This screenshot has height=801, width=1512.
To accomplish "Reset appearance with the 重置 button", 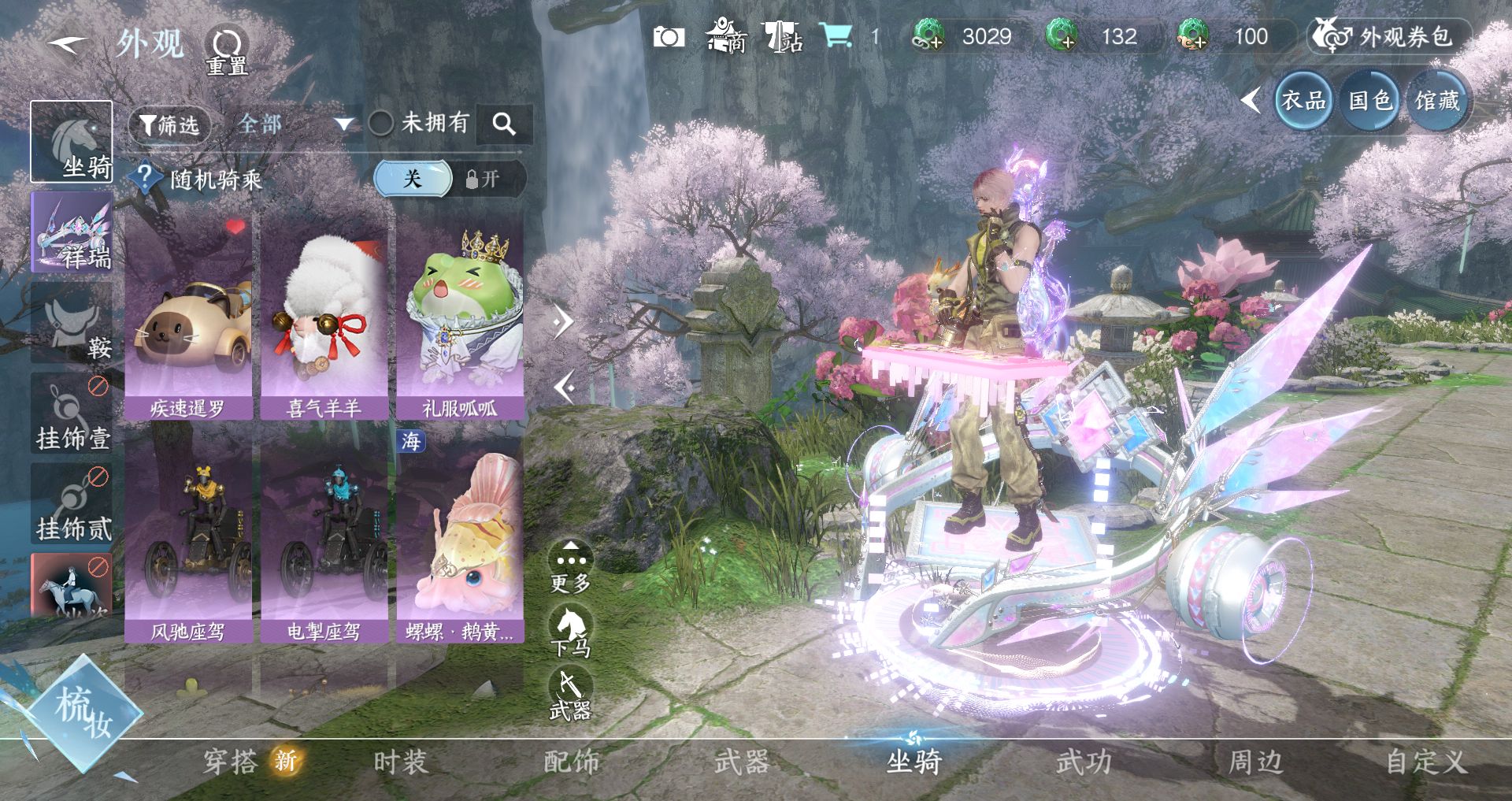I will click(227, 50).
